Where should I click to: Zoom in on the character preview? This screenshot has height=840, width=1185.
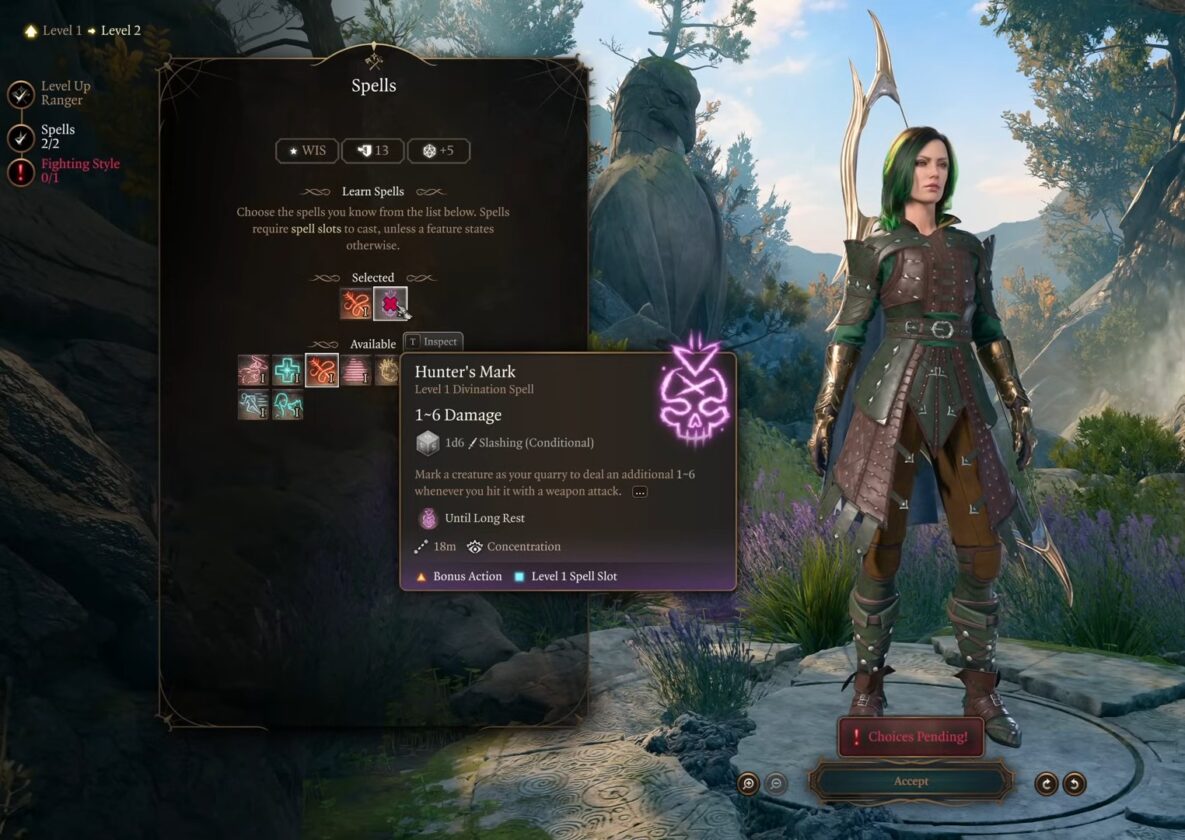(748, 784)
